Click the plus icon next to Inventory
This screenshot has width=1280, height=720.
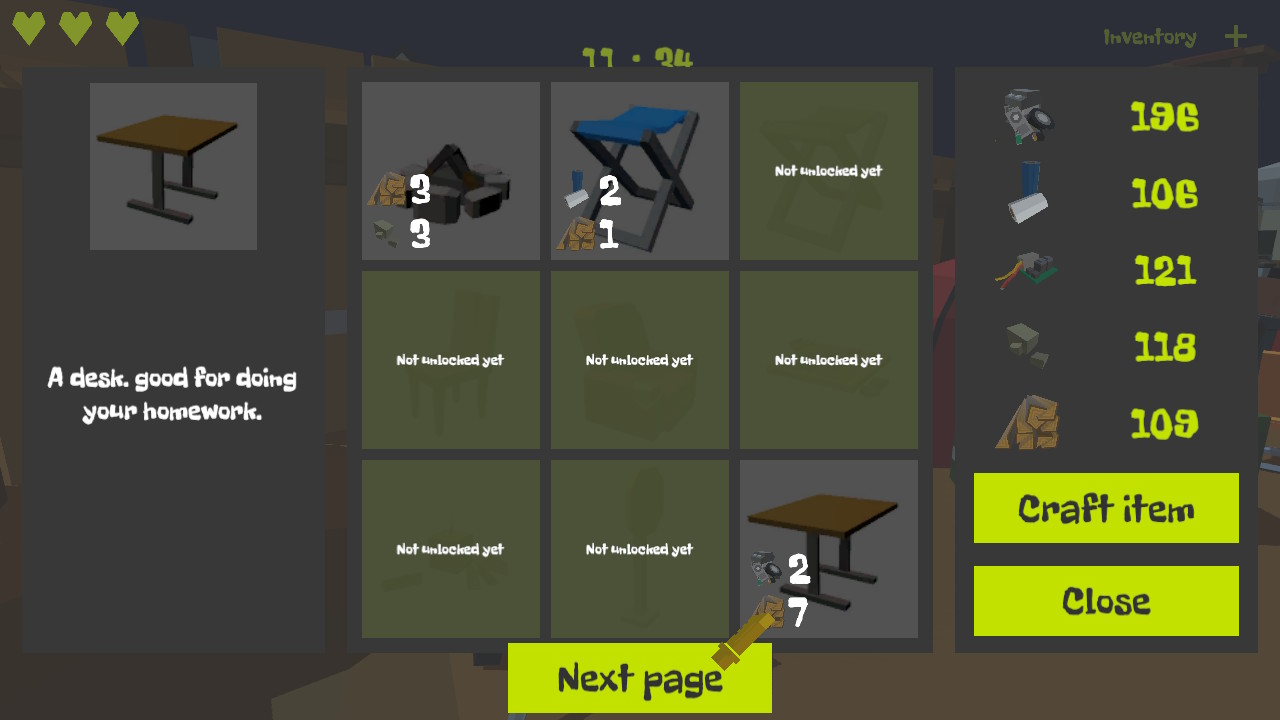coord(1236,37)
